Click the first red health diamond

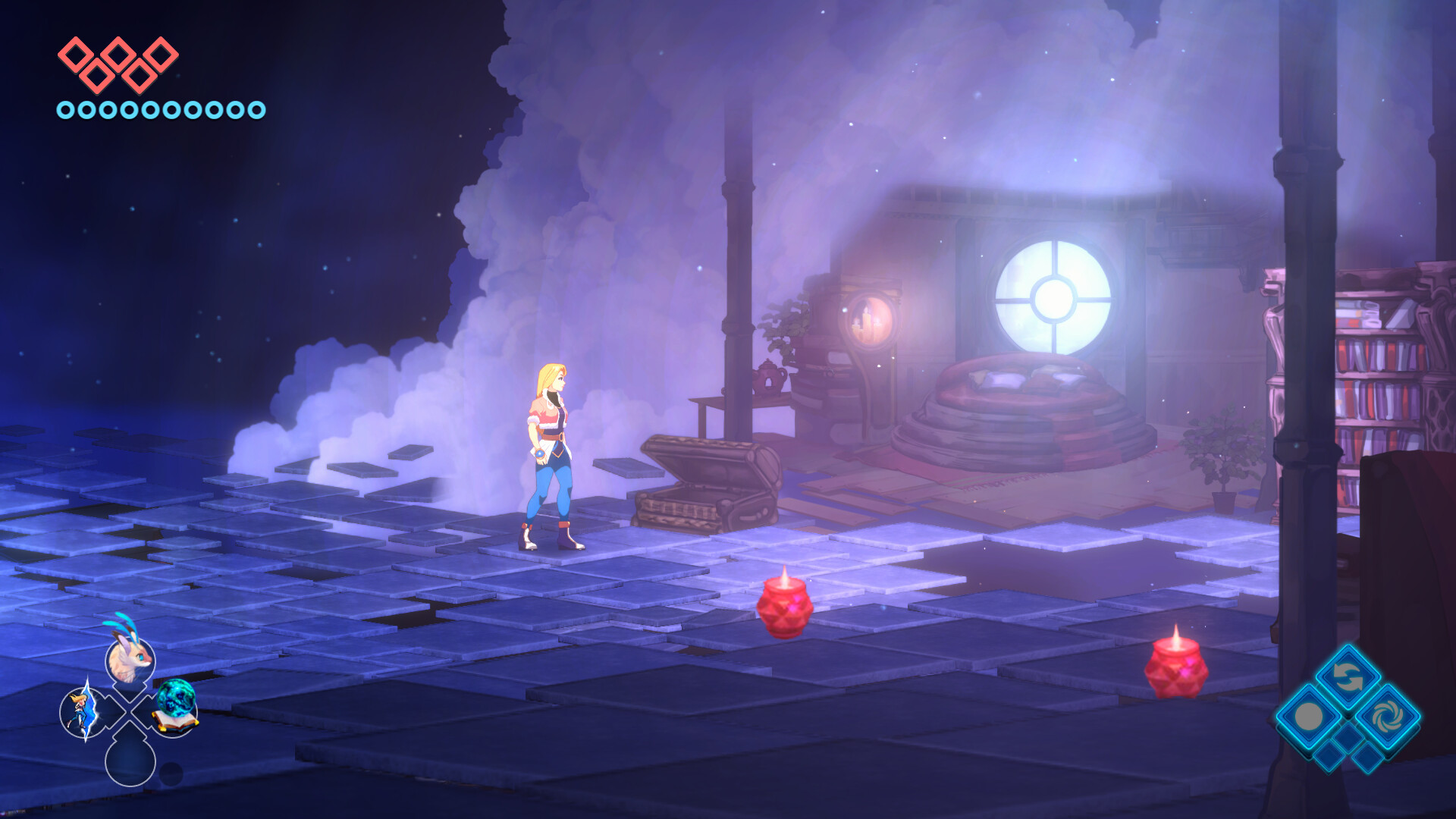coord(75,53)
